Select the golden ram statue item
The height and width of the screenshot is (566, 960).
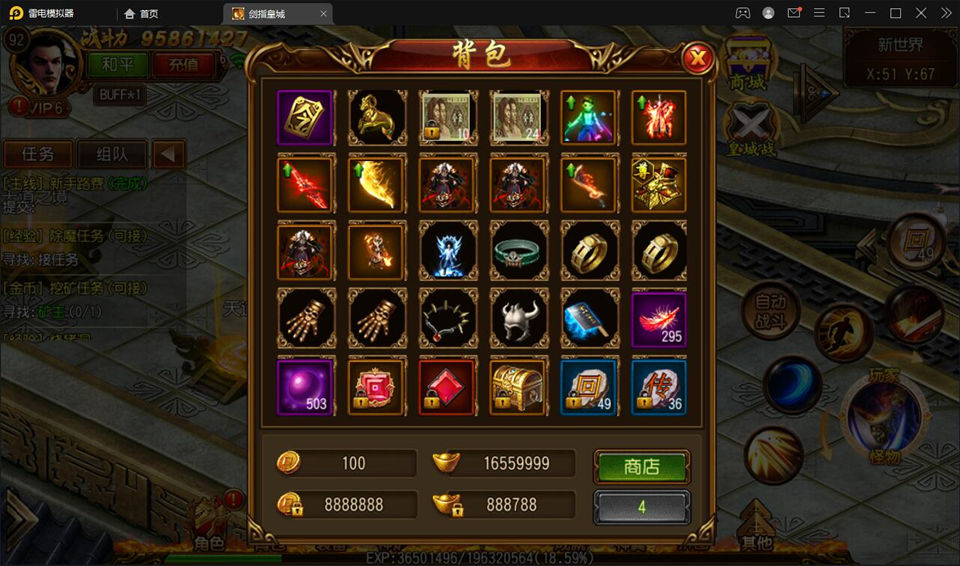376,118
